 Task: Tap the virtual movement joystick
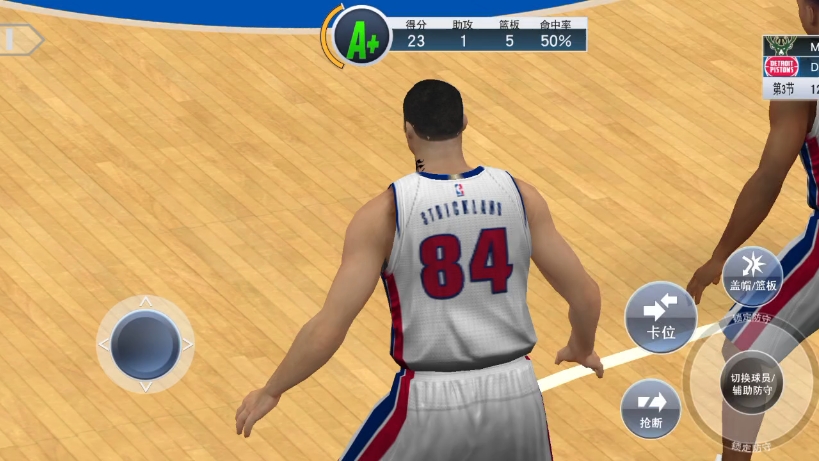[145, 344]
